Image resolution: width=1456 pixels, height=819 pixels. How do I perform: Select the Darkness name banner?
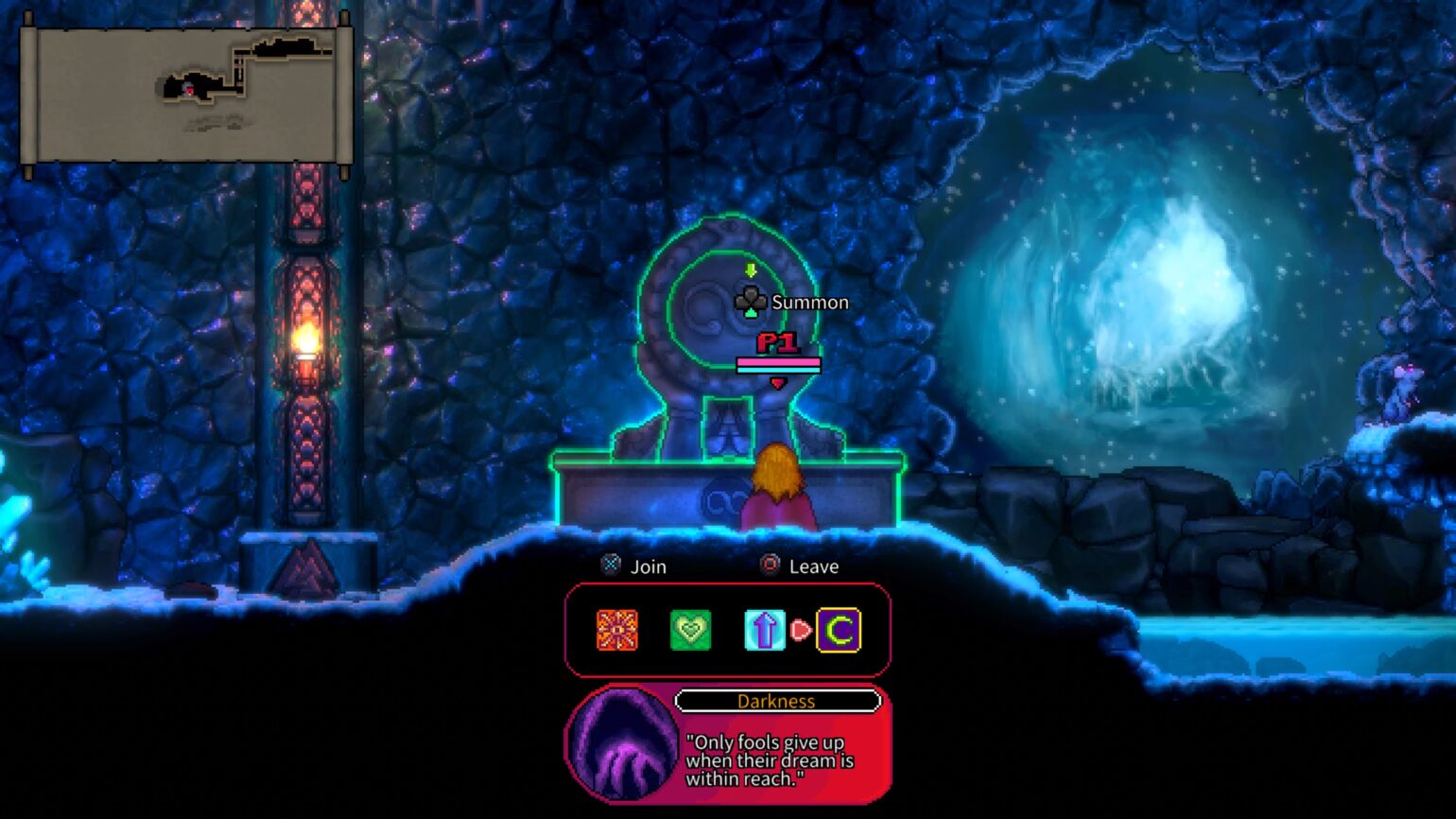(777, 701)
